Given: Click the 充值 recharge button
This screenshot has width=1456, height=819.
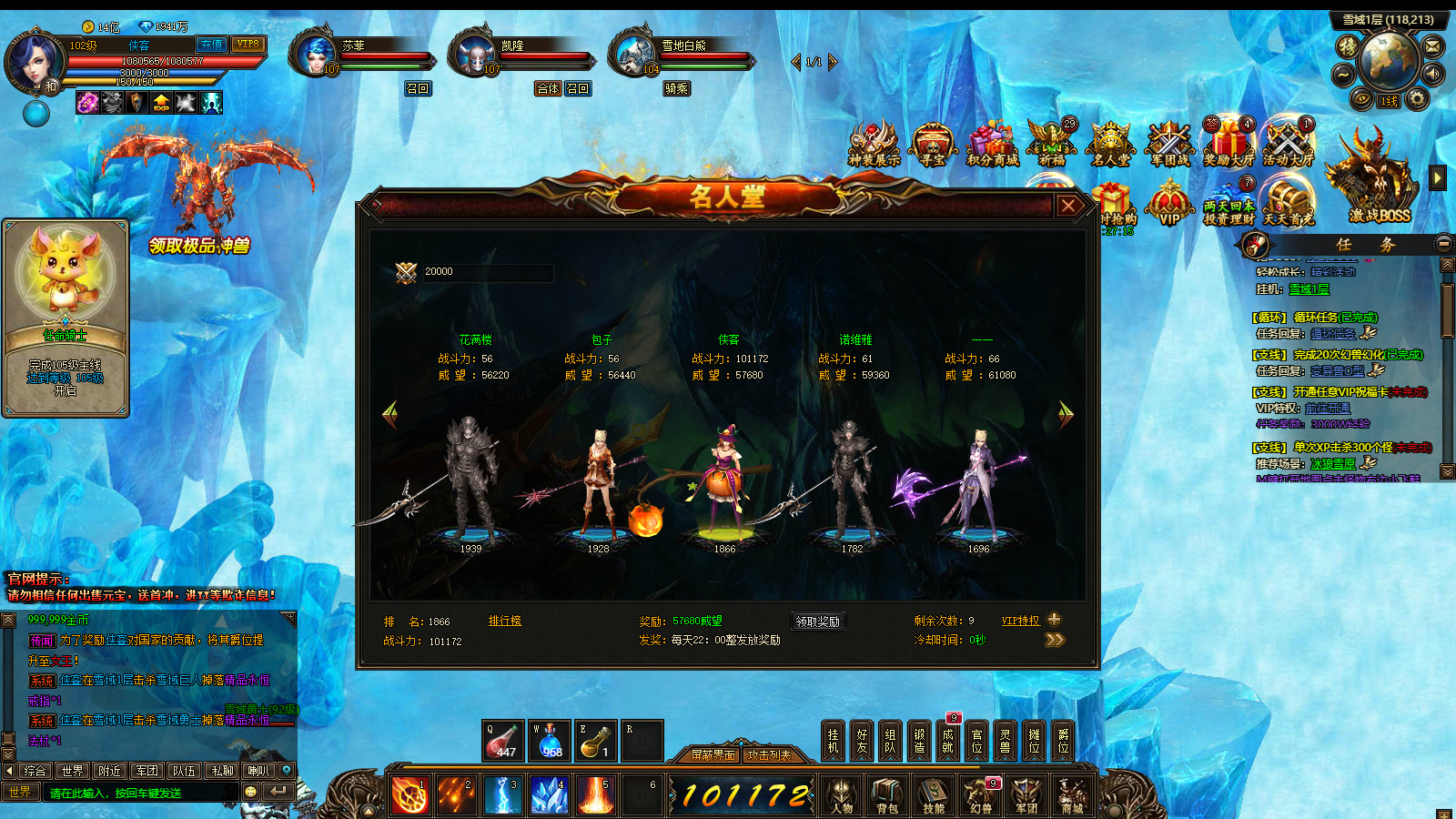Looking at the screenshot, I should coord(211,45).
